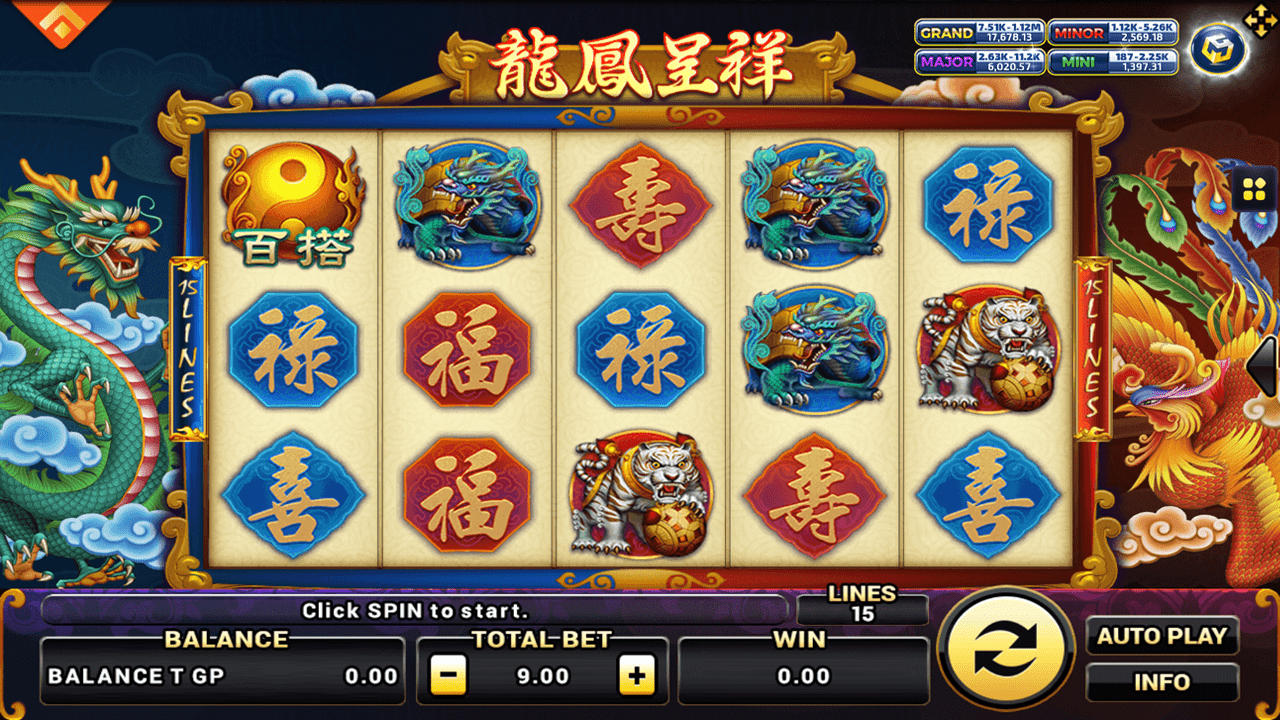Select the yin-yang Wild symbol on reel one
Image resolution: width=1280 pixels, height=720 pixels.
(291, 205)
